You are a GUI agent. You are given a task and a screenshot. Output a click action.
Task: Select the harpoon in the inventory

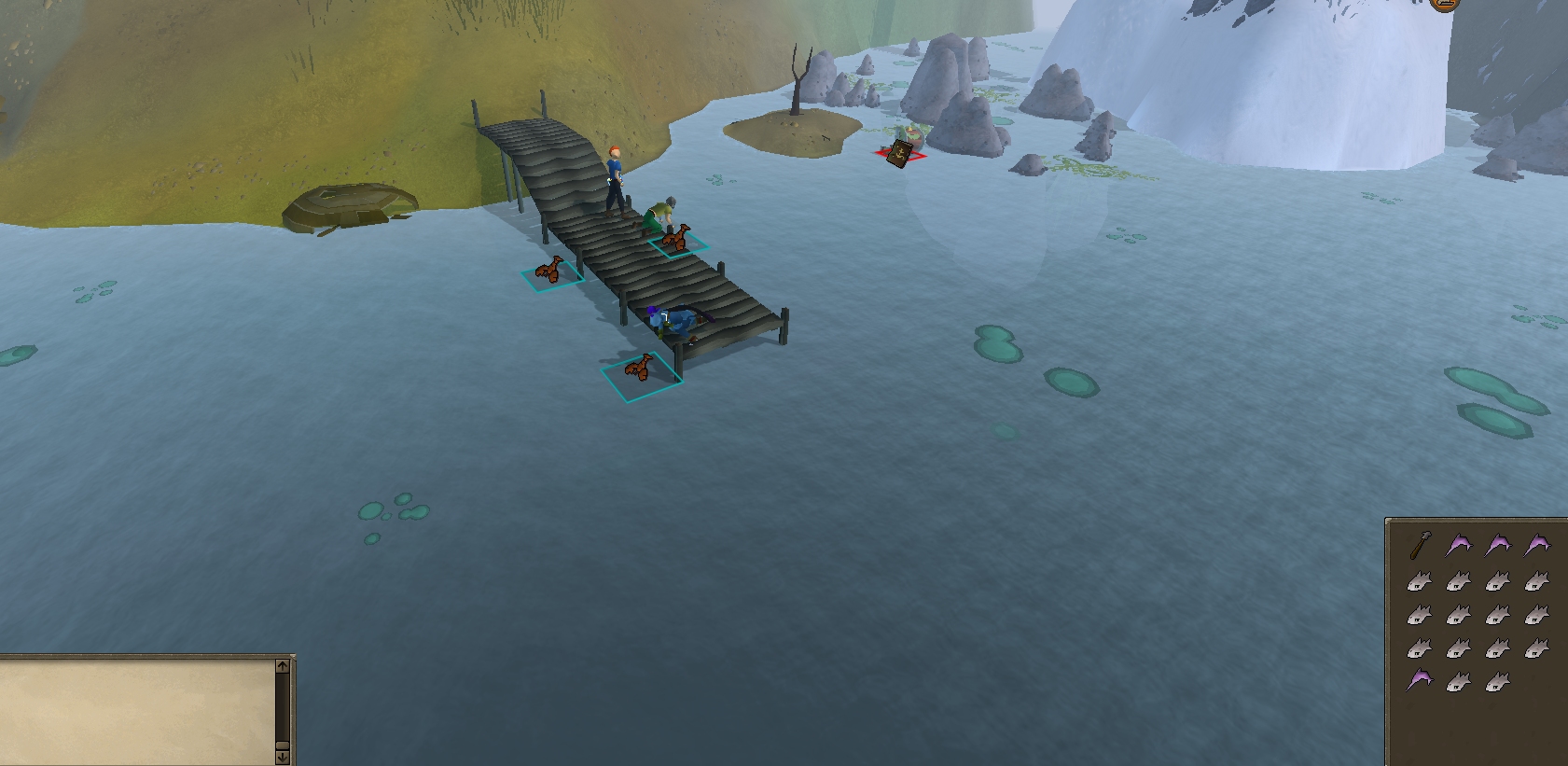coord(1422,544)
